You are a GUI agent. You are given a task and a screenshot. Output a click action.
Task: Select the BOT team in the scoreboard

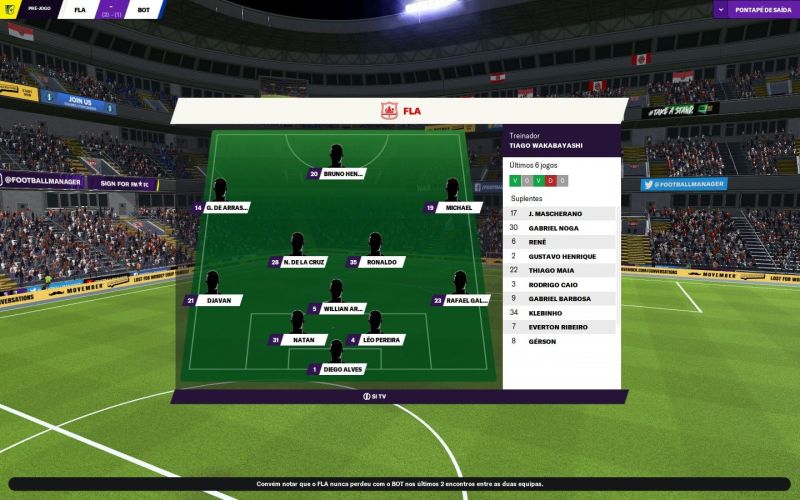(x=145, y=10)
